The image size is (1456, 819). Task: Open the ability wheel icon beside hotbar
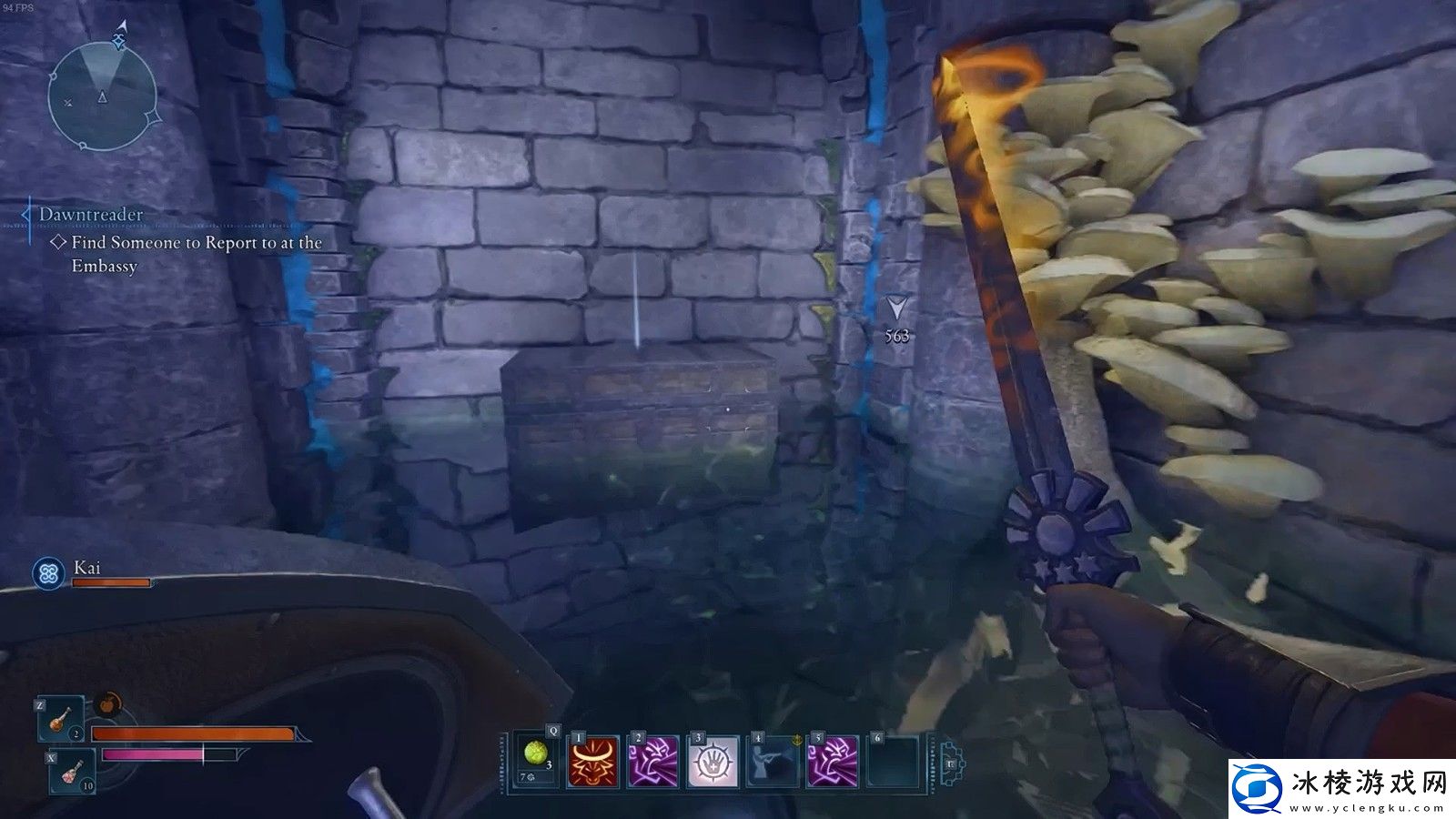point(949,763)
